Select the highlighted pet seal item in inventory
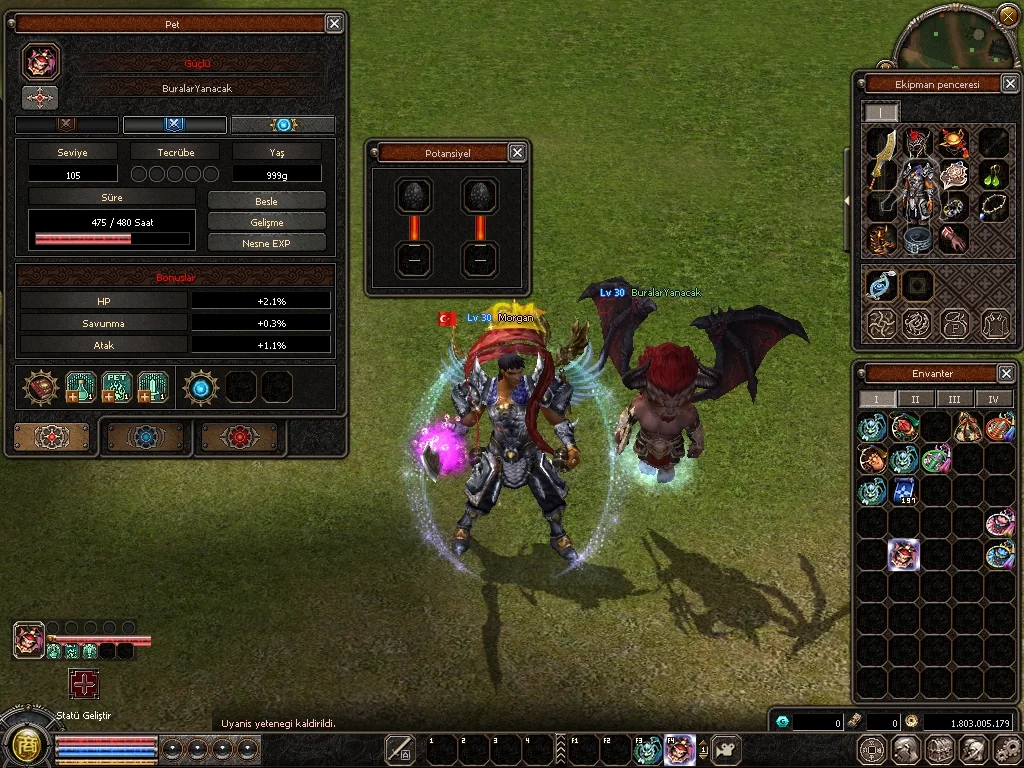 coord(904,555)
